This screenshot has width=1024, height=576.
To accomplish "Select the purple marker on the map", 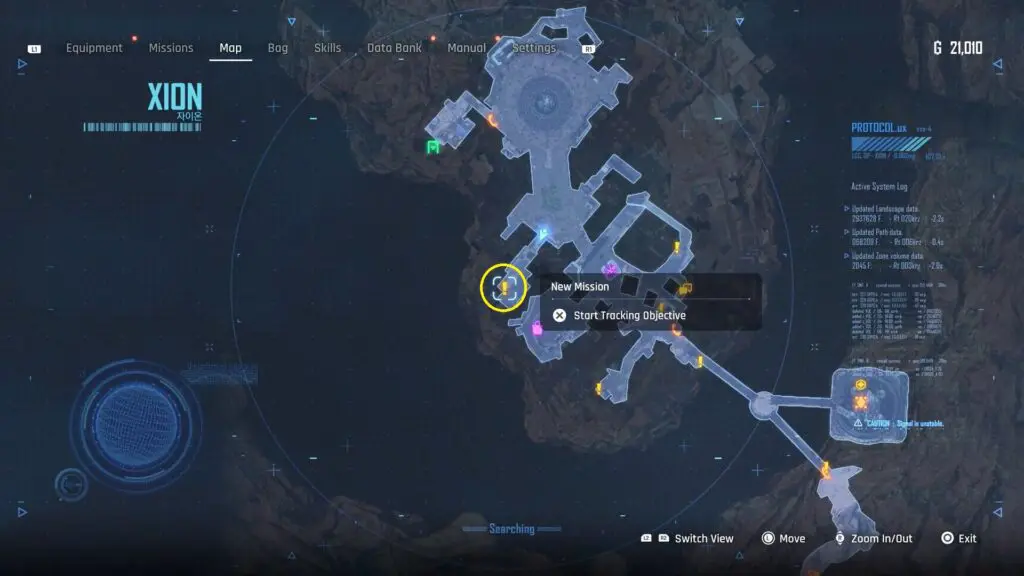I will point(609,268).
